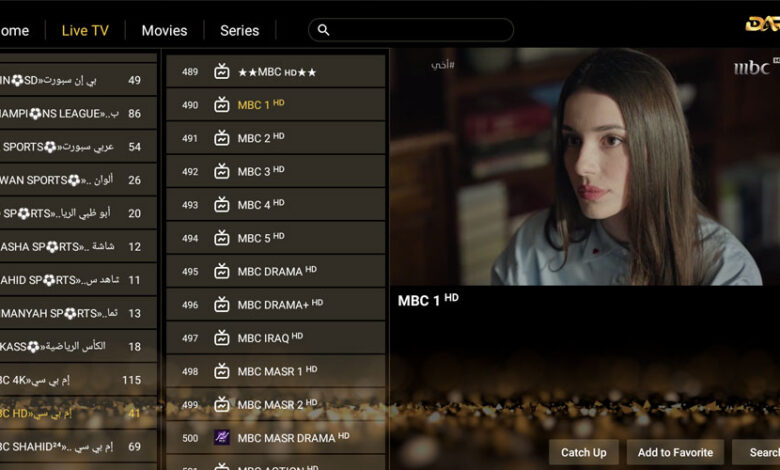Choose the MBC MASR DRAMA HD channel

click(275, 437)
